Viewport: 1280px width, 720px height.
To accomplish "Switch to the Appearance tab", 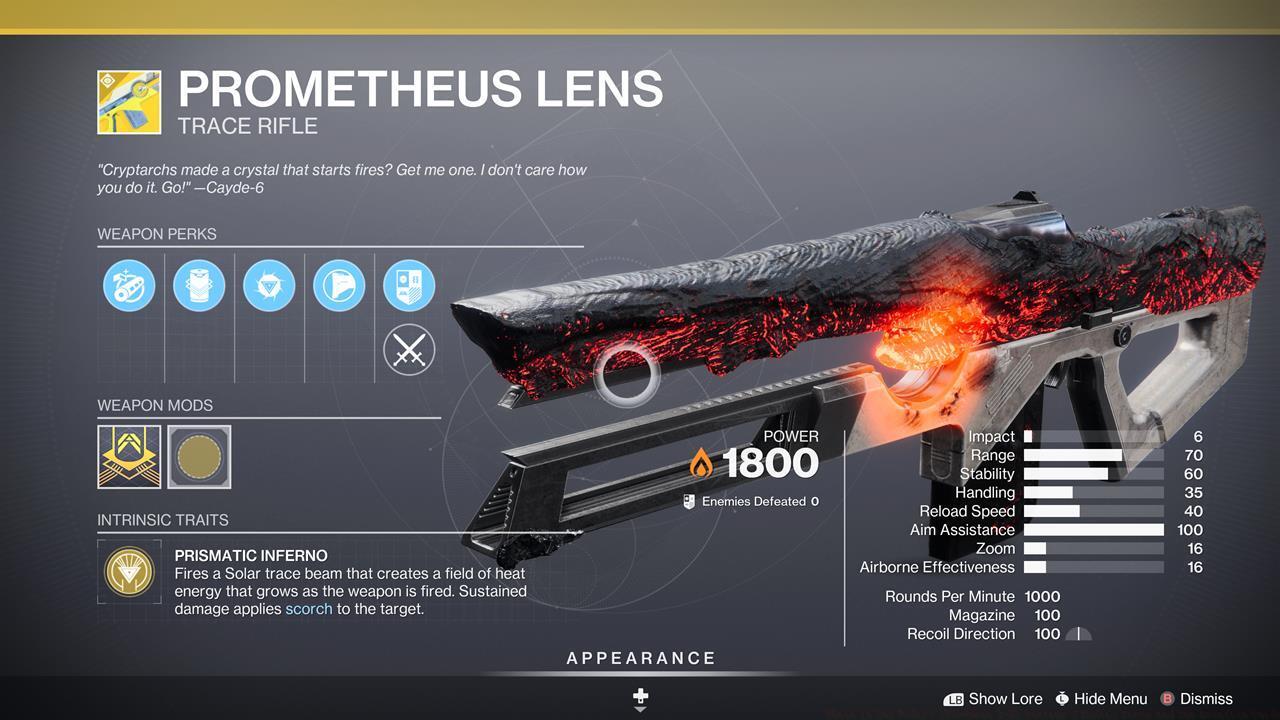I will [639, 658].
